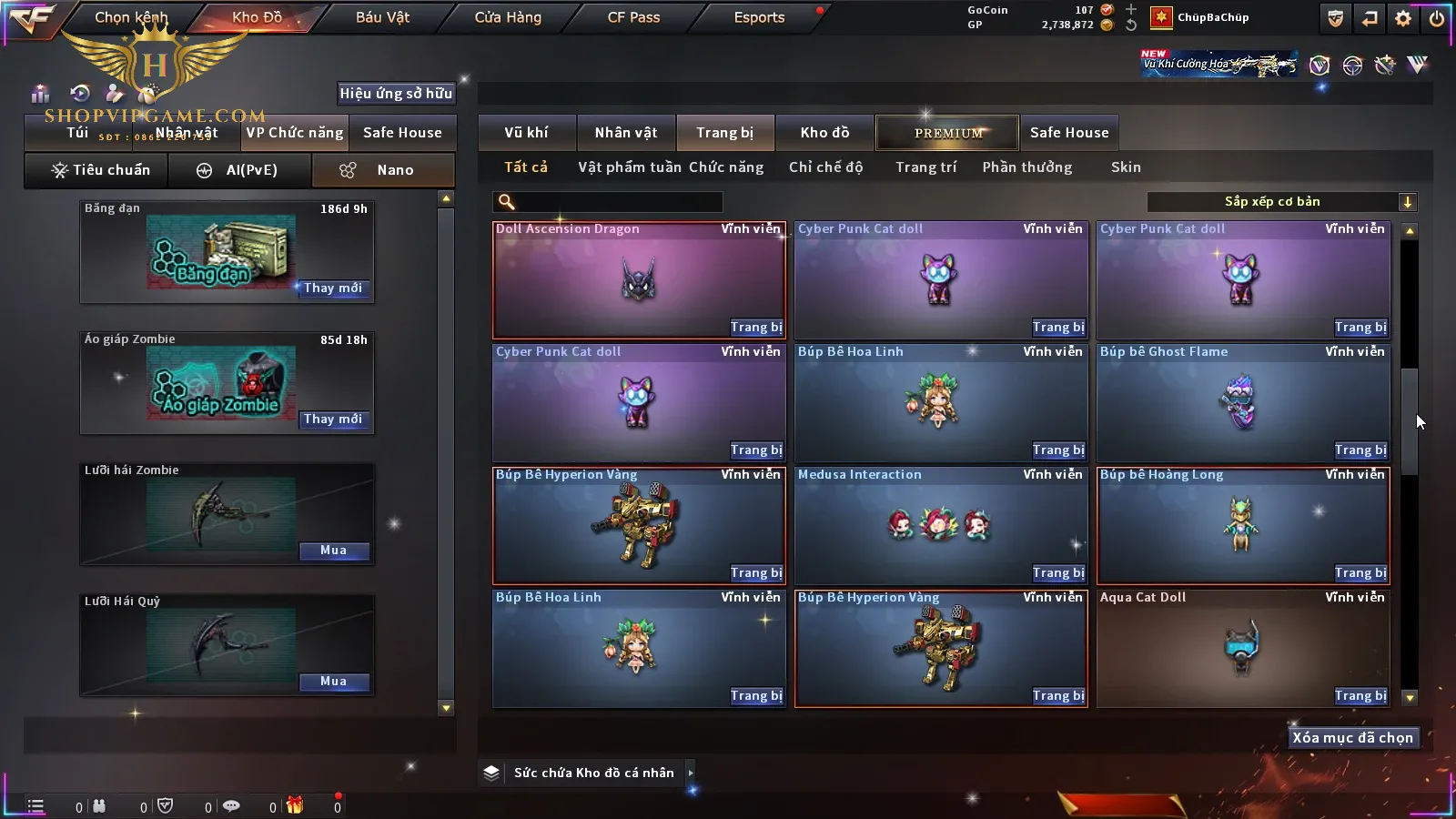Equip the Búp bê Ghost Flame doll
Viewport: 1456px width, 819px height.
pyautogui.click(x=1360, y=450)
